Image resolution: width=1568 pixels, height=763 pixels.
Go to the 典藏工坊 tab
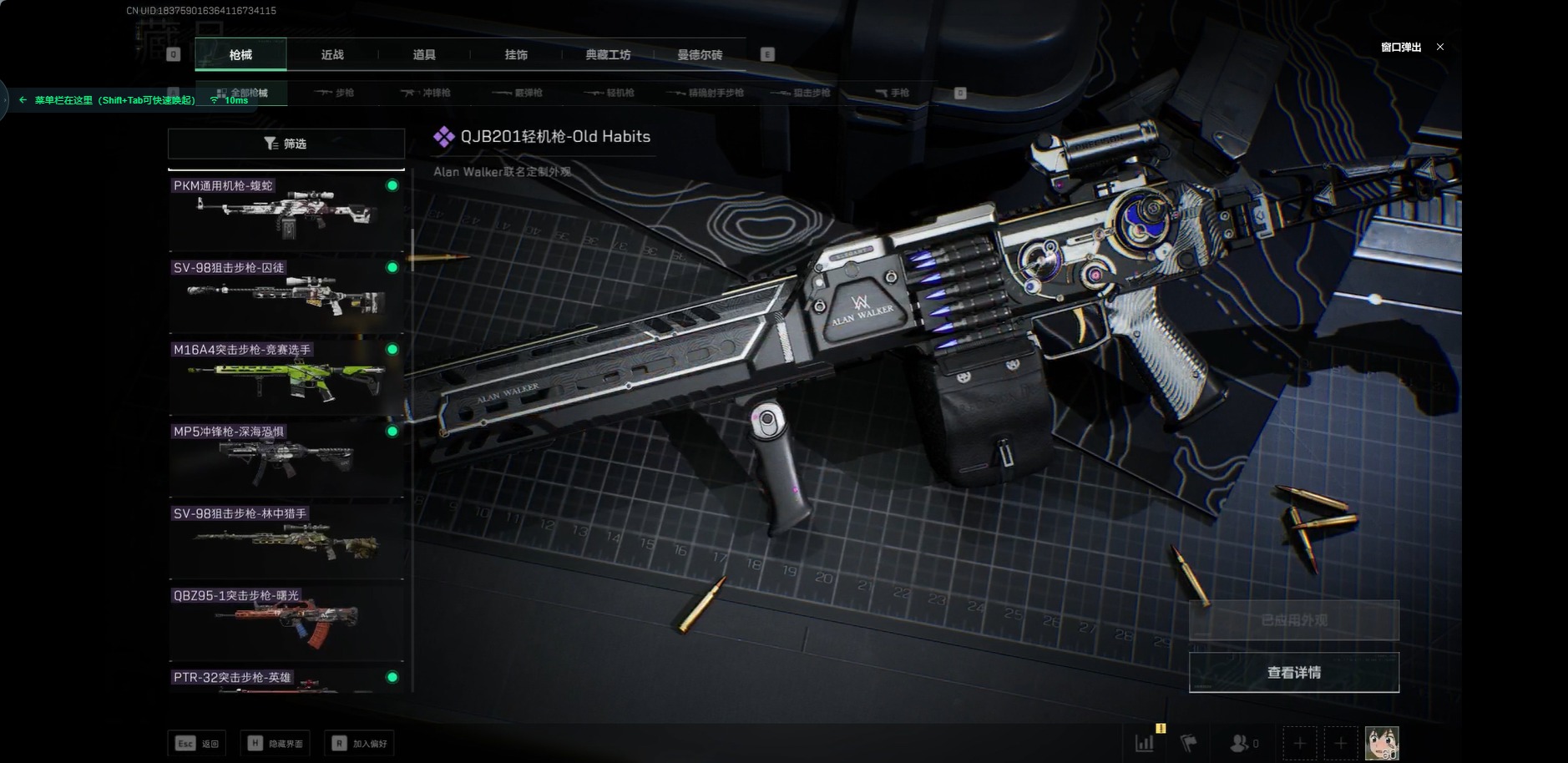click(x=608, y=55)
